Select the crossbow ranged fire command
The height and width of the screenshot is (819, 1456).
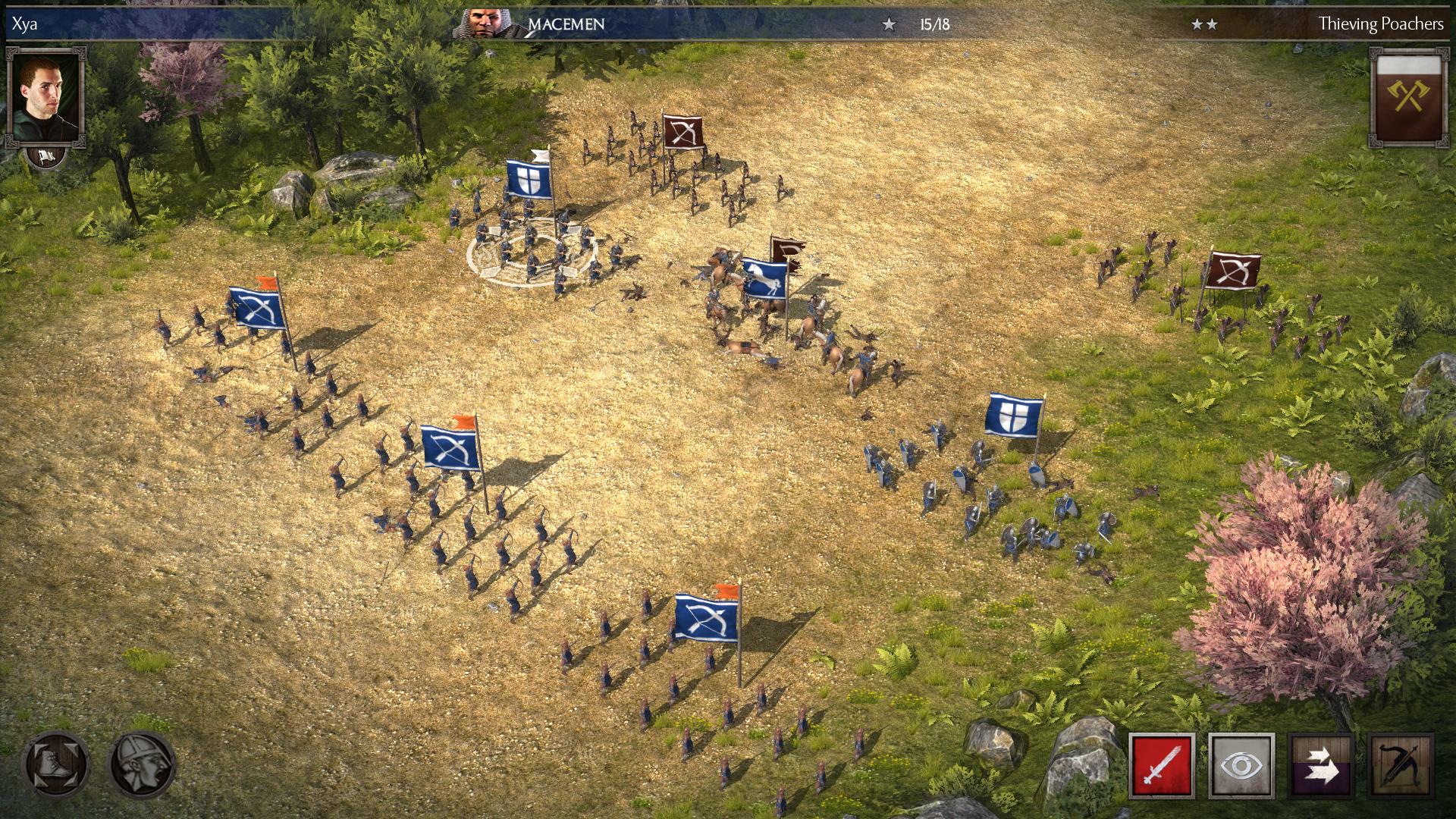point(1401,766)
